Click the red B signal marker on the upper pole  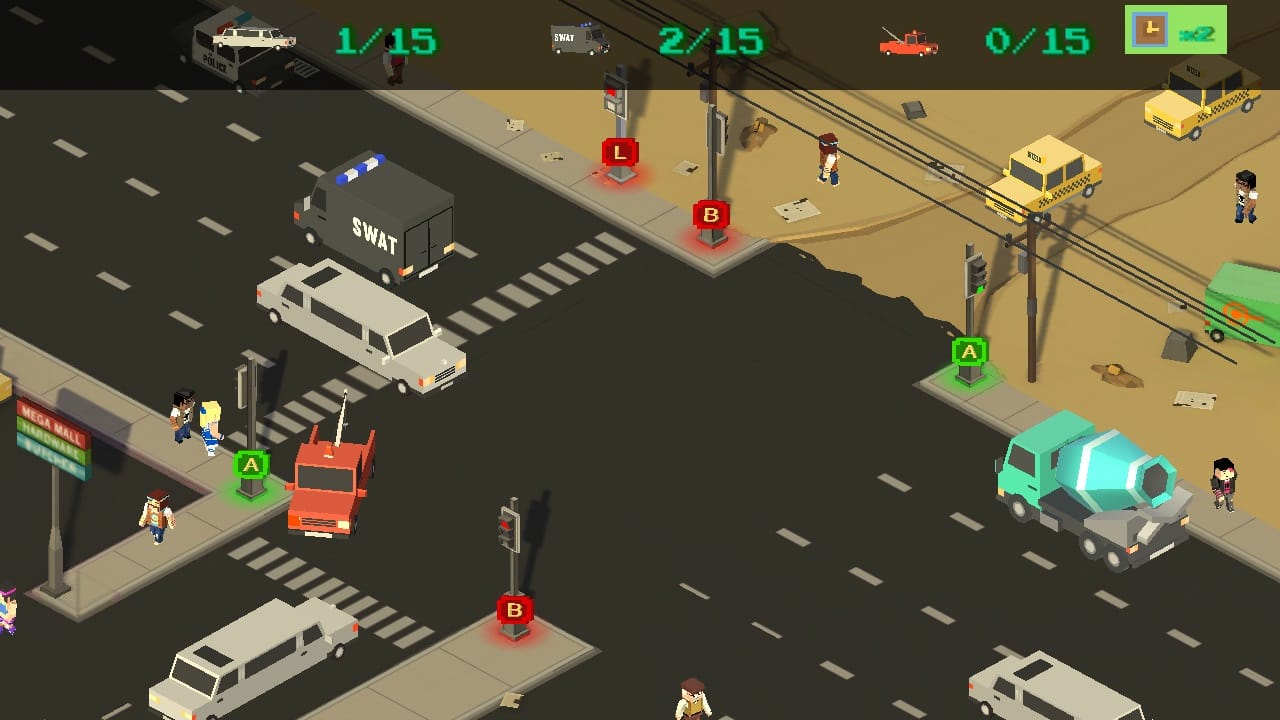710,213
